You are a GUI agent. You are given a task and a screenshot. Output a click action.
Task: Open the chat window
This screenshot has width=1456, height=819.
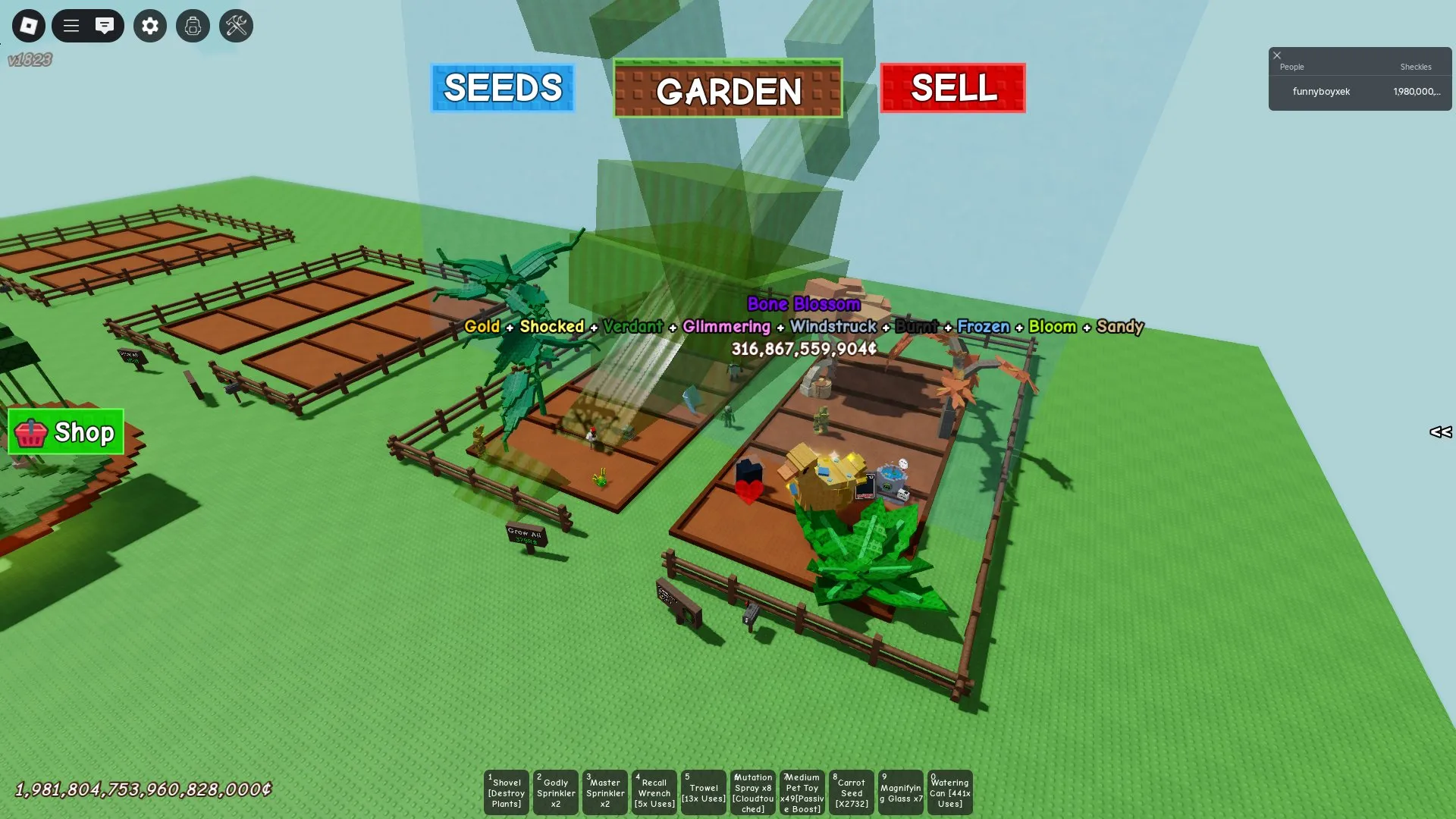pyautogui.click(x=105, y=25)
